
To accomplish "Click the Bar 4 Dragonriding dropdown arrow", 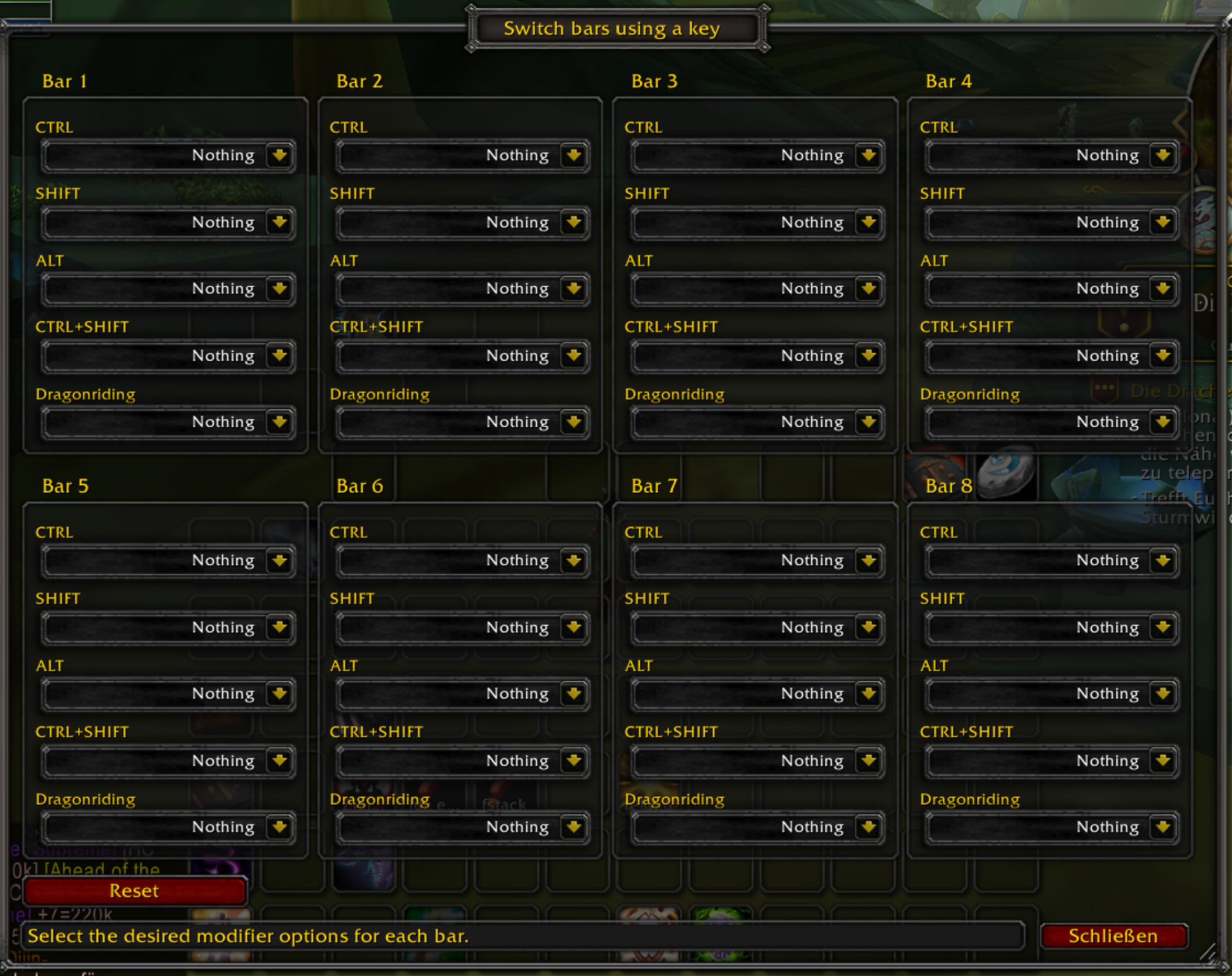I will (1163, 422).
